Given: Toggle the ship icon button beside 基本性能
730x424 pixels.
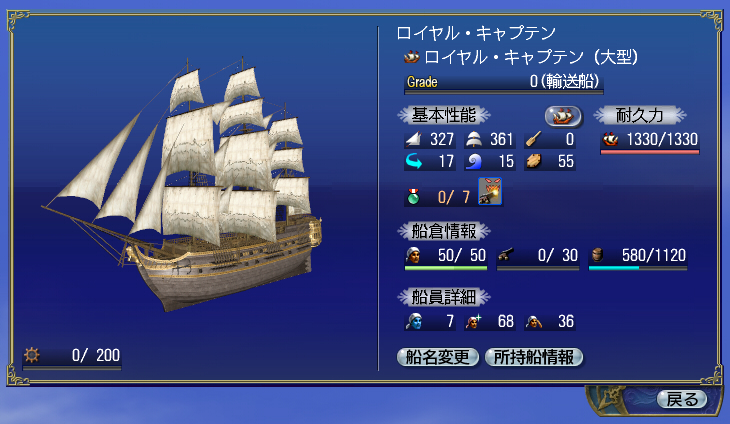Looking at the screenshot, I should coord(563,115).
